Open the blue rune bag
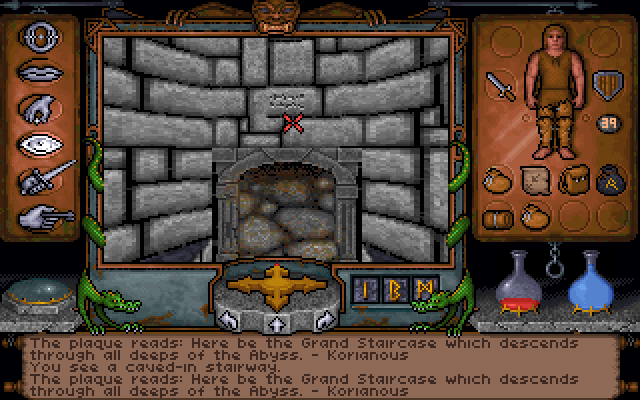This screenshot has width=640, height=400. [607, 180]
